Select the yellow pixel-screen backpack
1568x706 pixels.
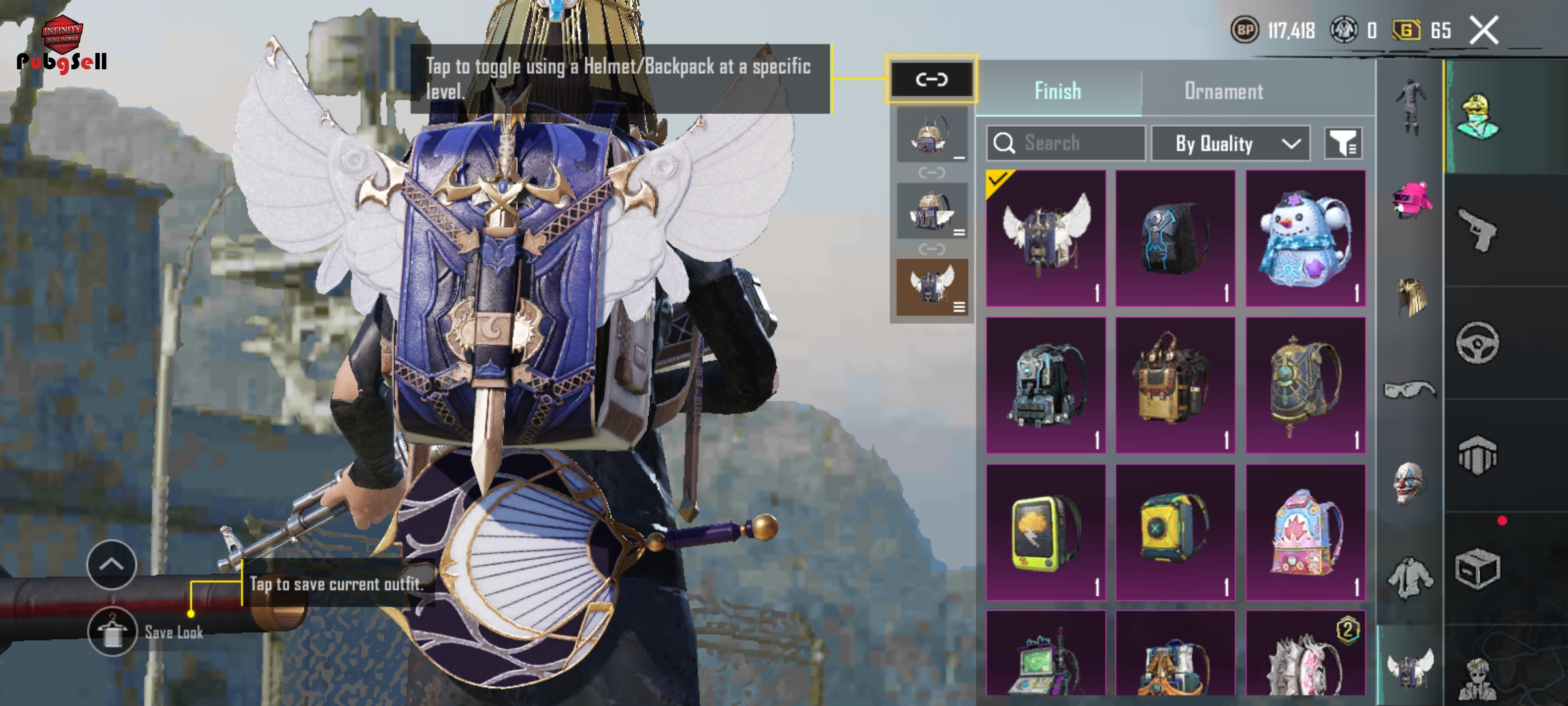pyautogui.click(x=1045, y=533)
